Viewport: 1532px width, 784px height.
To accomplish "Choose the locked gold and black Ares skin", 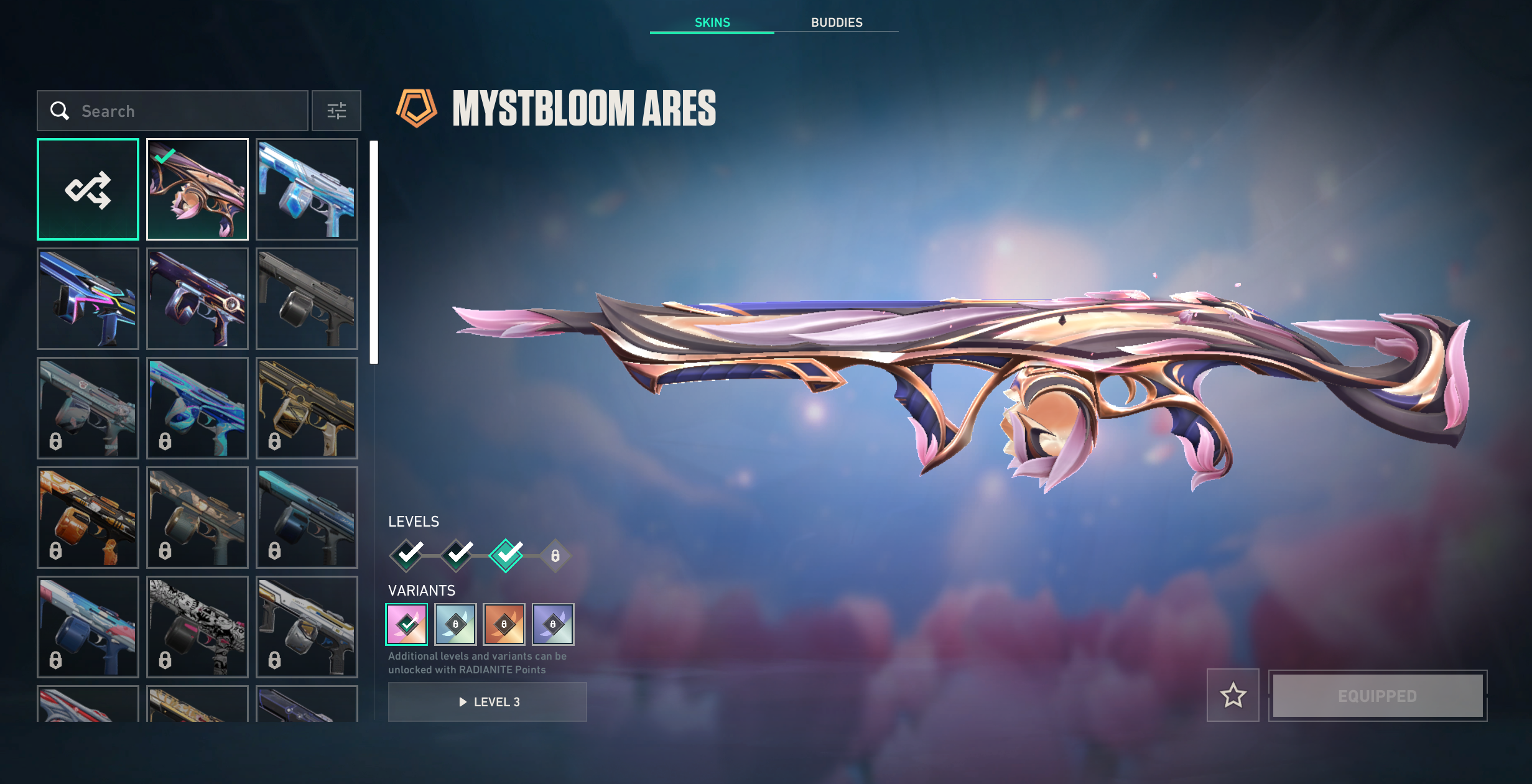I will click(307, 408).
